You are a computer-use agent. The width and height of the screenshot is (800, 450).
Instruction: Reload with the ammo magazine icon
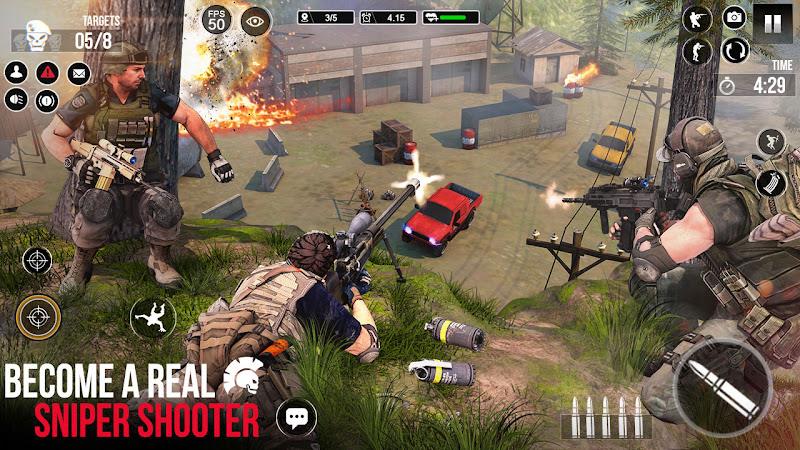[771, 183]
